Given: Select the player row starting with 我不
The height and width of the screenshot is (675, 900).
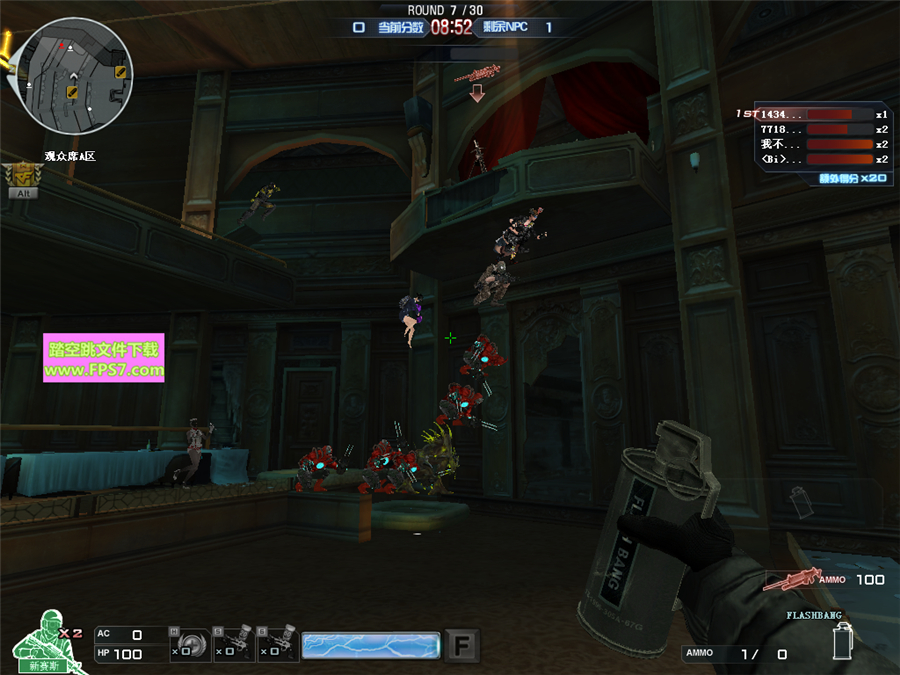Looking at the screenshot, I should click(x=812, y=144).
